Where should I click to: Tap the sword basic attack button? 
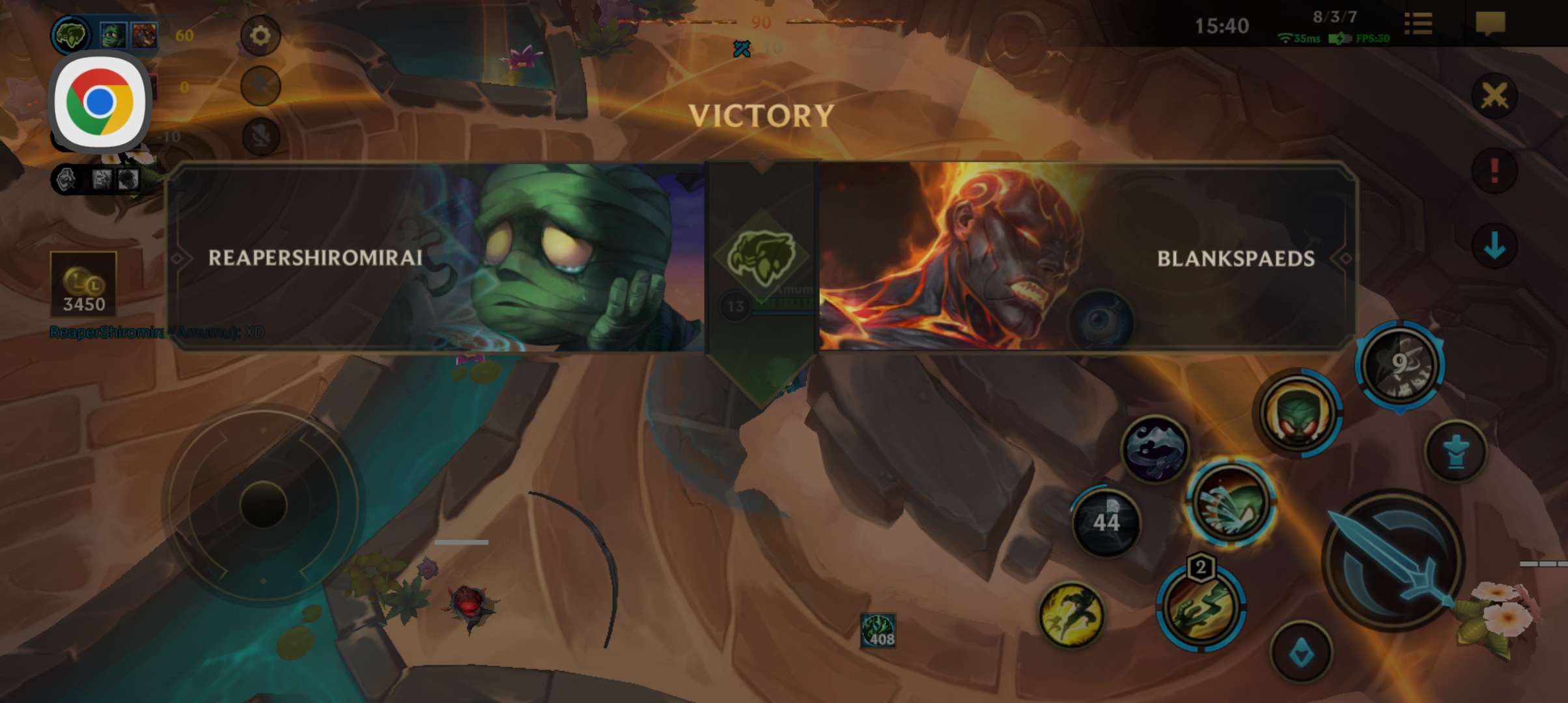1392,560
